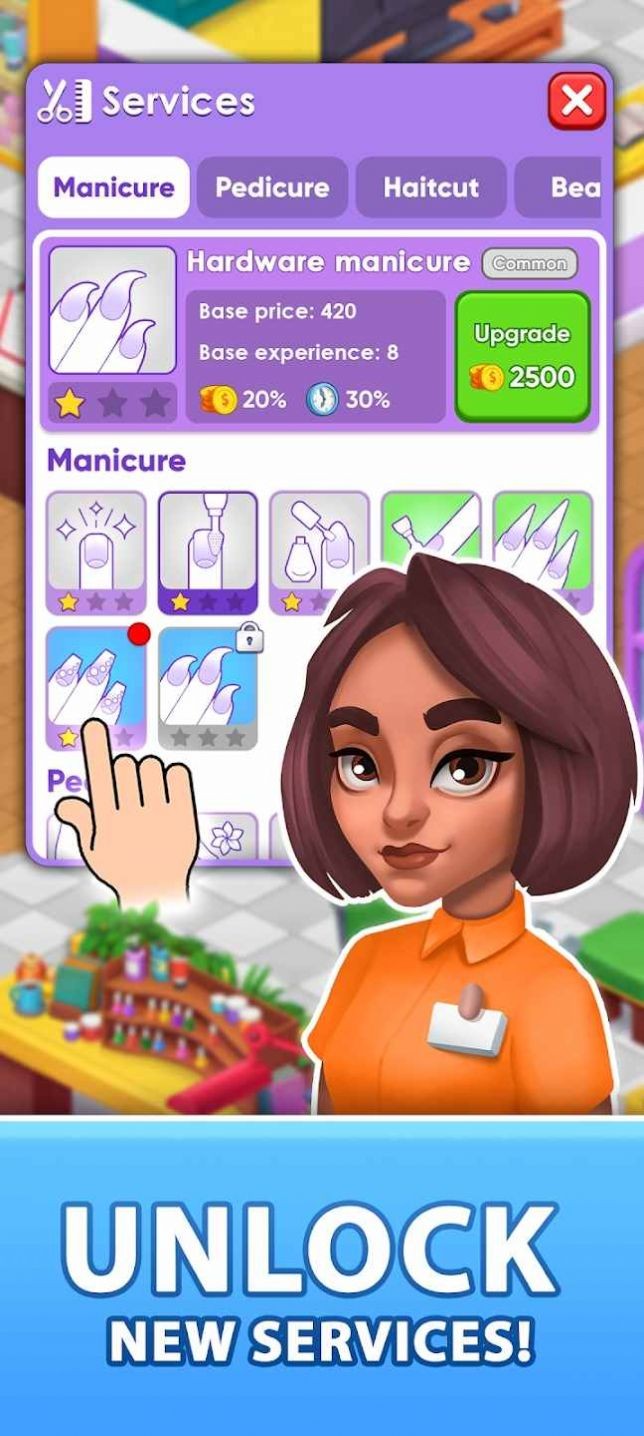The width and height of the screenshot is (644, 1436).
Task: Open the Pedicure tab
Action: [x=272, y=187]
